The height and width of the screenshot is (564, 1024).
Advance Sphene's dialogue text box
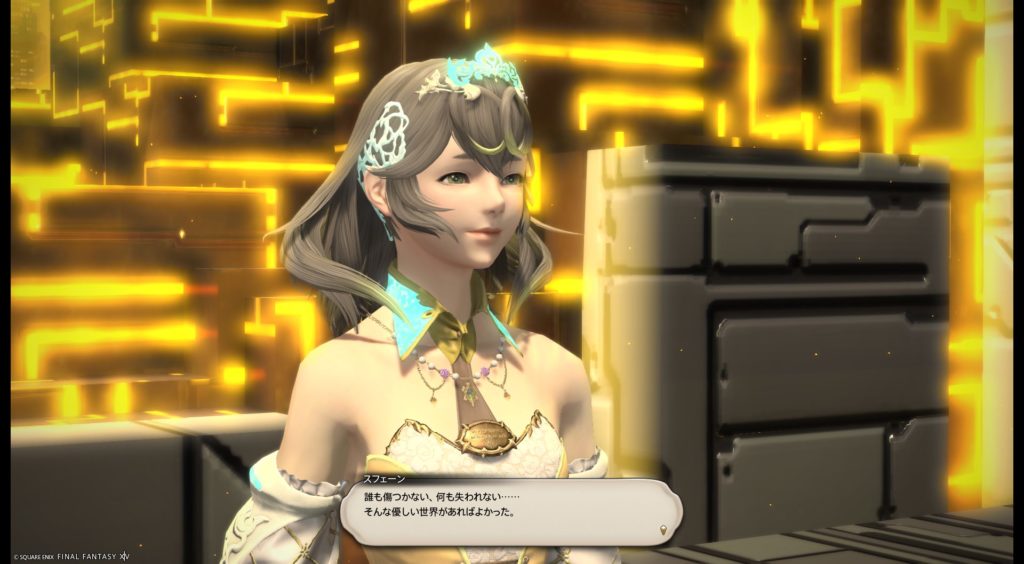coord(510,514)
